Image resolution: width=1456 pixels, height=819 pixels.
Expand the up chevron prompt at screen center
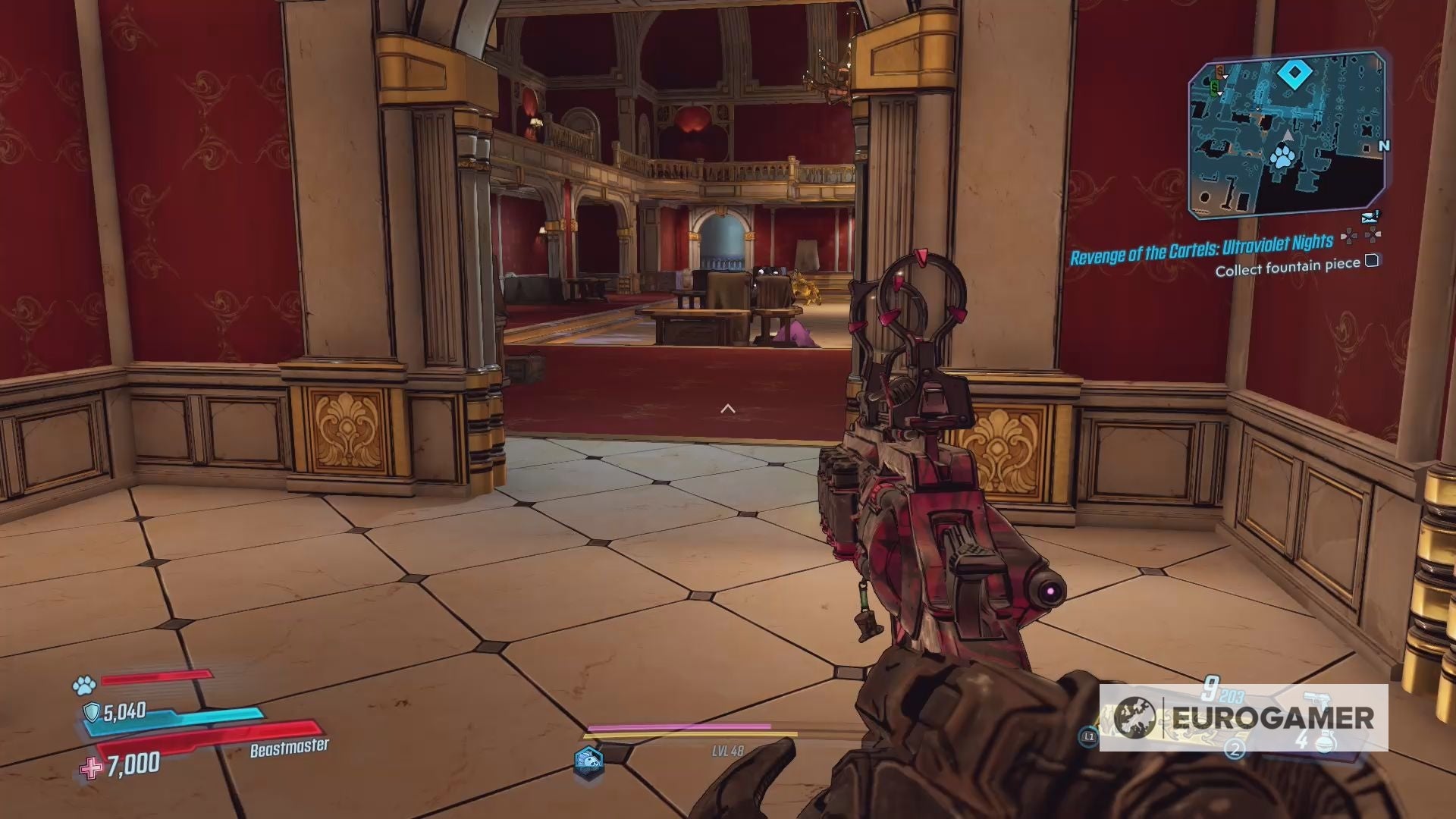click(x=729, y=408)
